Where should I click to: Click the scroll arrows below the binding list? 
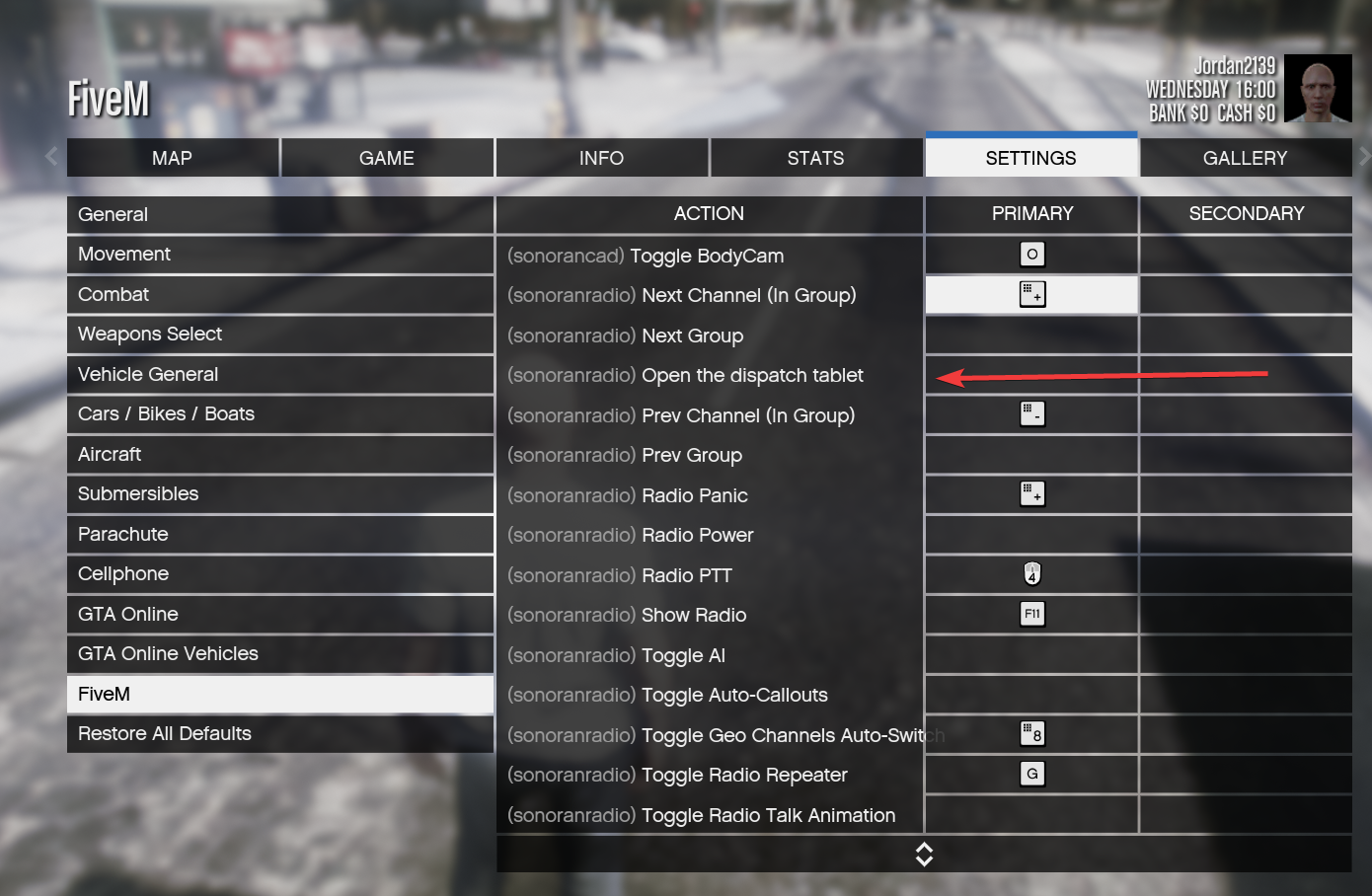tap(924, 855)
